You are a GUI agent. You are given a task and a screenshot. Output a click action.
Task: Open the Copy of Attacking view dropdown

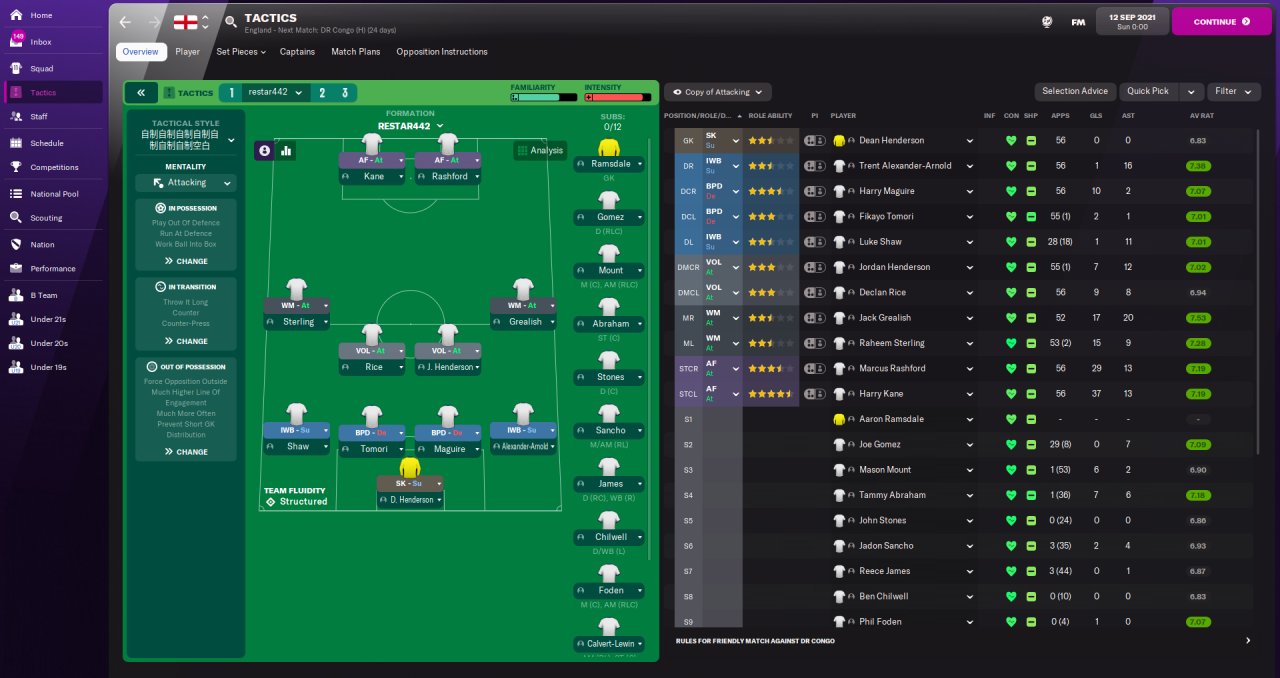click(717, 92)
